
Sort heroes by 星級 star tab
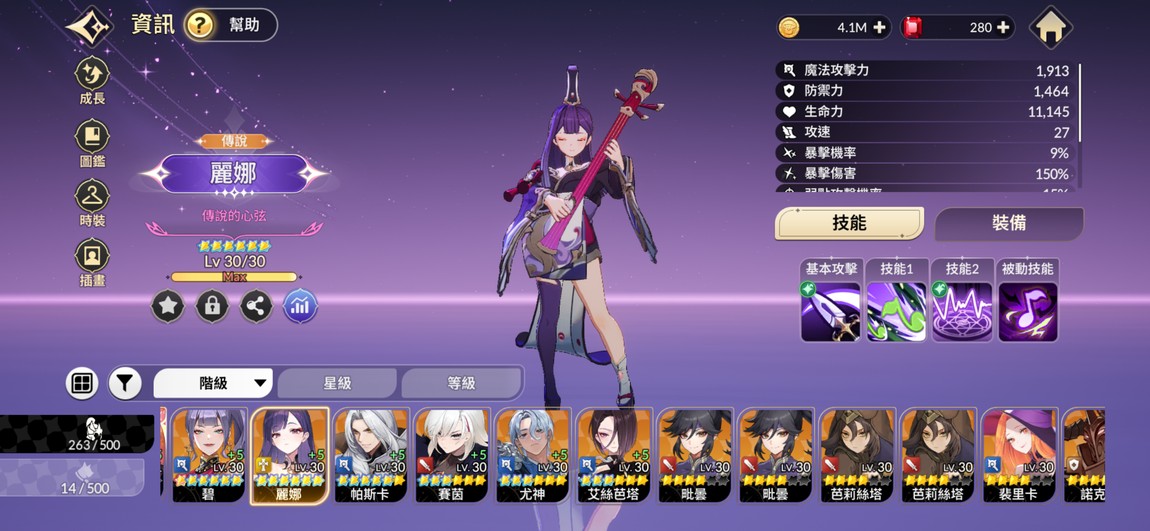tap(337, 383)
